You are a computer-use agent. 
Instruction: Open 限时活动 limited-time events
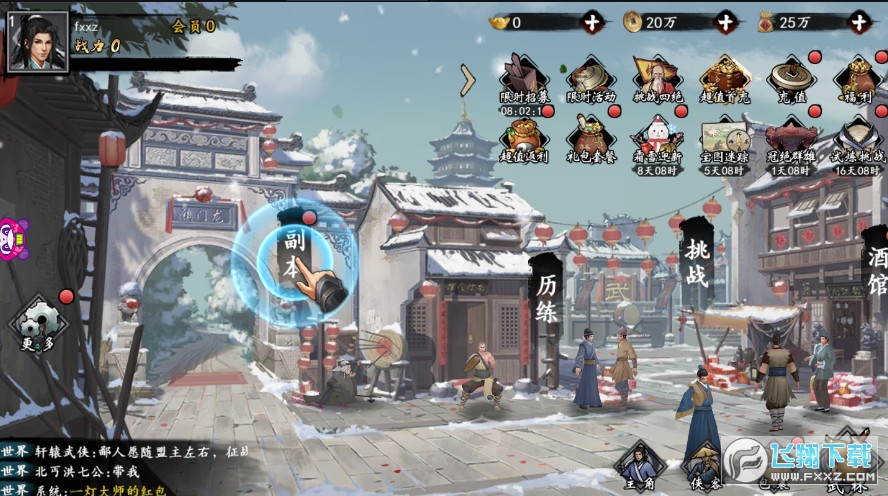[591, 80]
